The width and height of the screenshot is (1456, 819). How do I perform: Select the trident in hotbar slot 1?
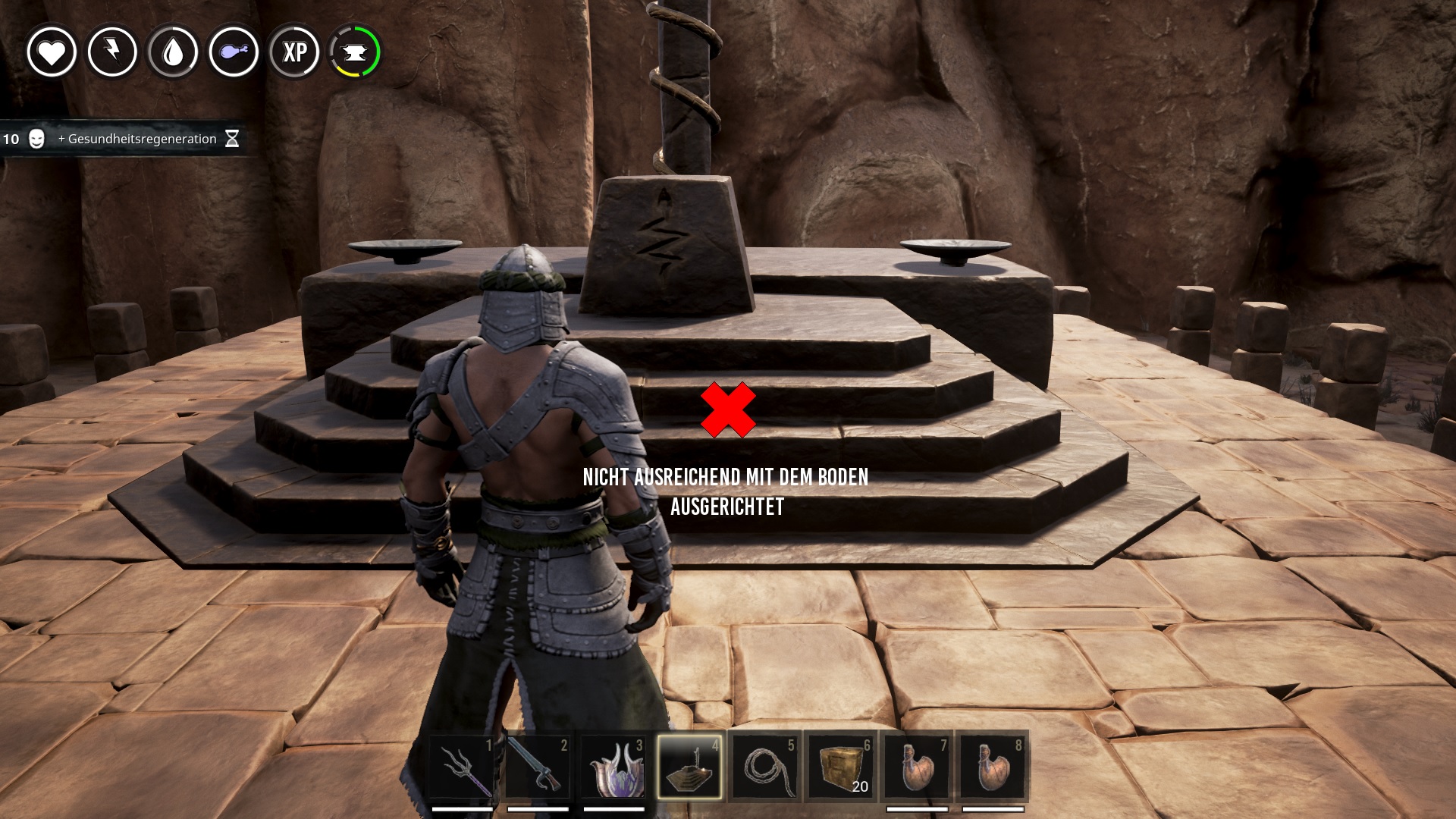[463, 767]
